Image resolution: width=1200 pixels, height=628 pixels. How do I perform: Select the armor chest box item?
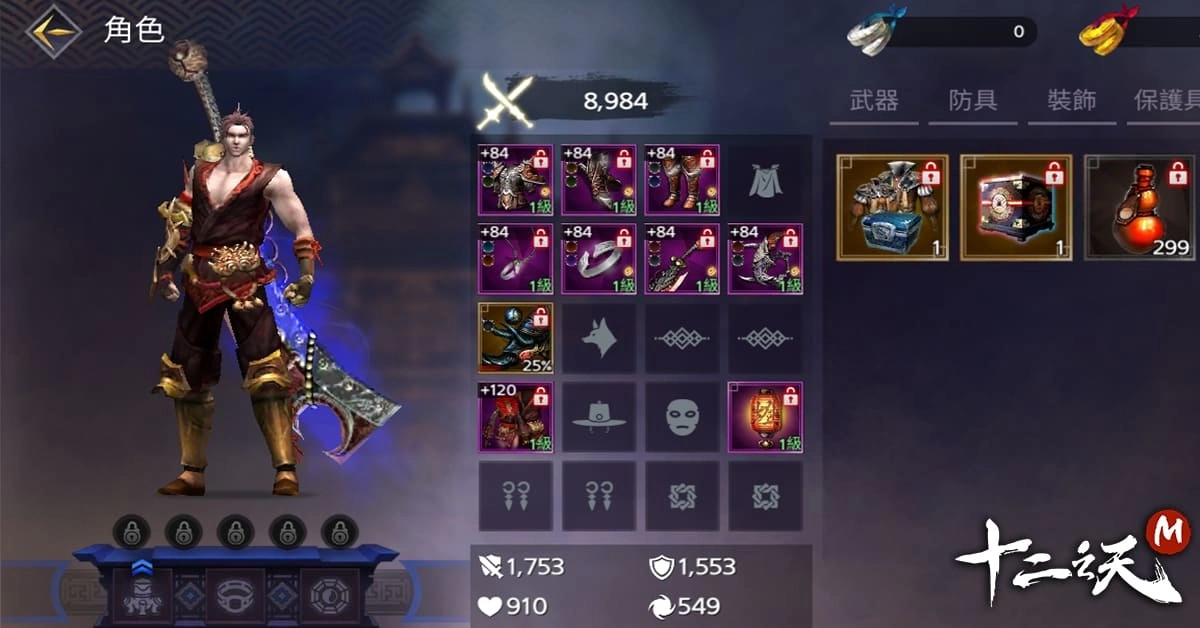892,207
